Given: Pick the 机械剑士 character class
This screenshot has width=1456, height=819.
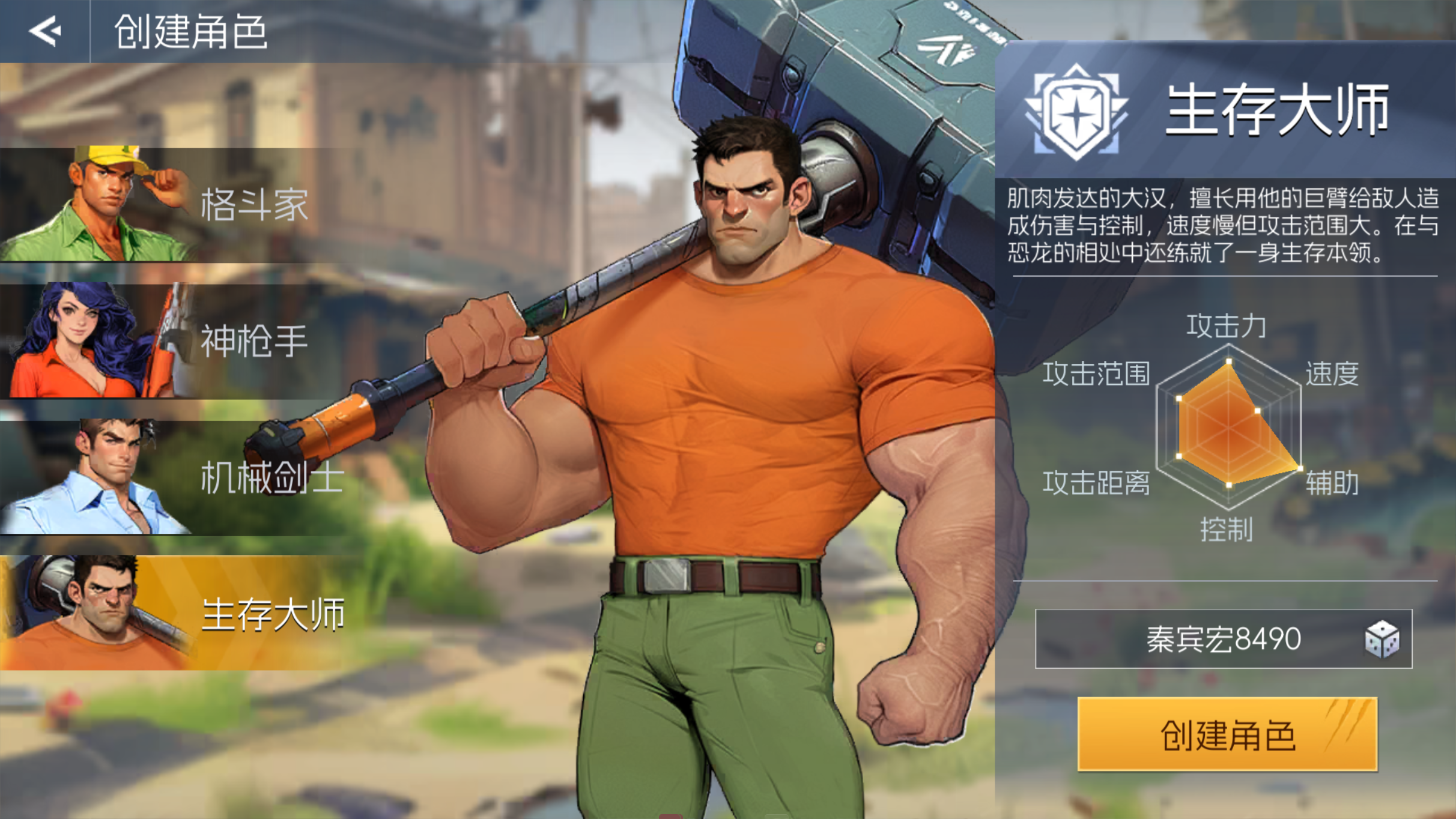Looking at the screenshot, I should 180,478.
